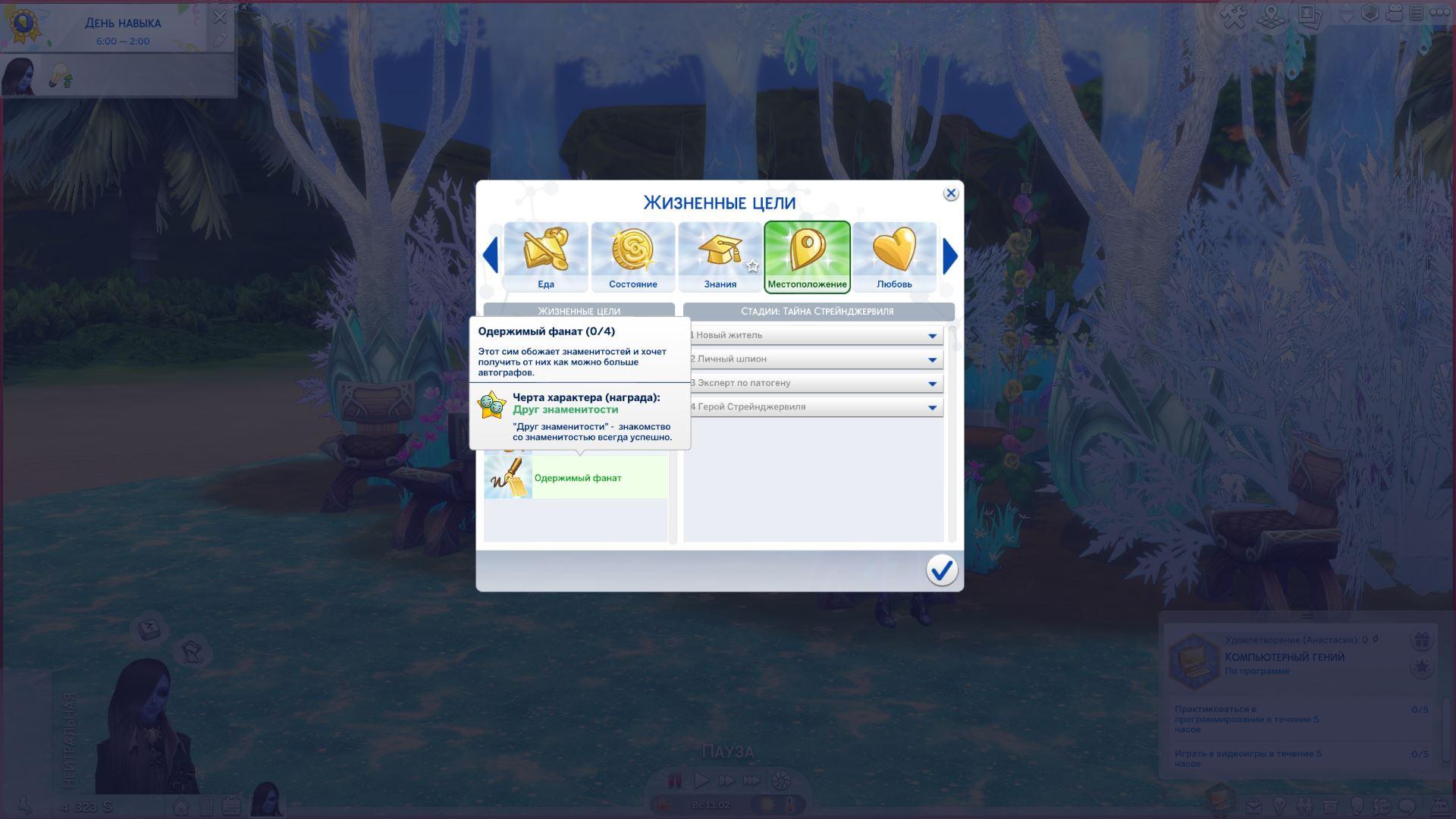Open the Знания aspiration category
Image resolution: width=1456 pixels, height=819 pixels.
tap(720, 256)
